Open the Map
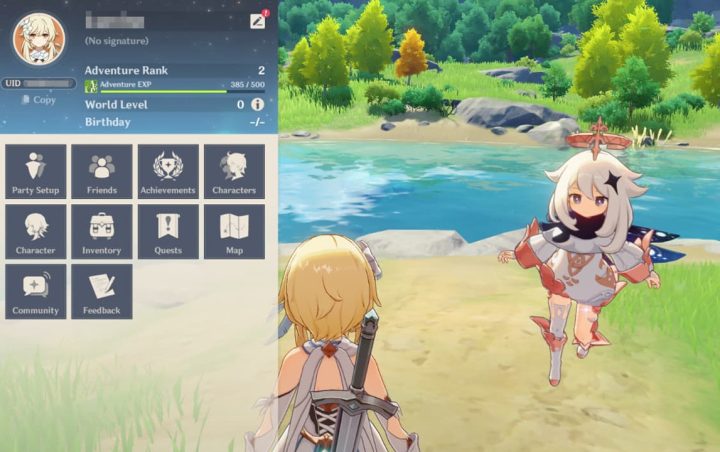 (234, 231)
